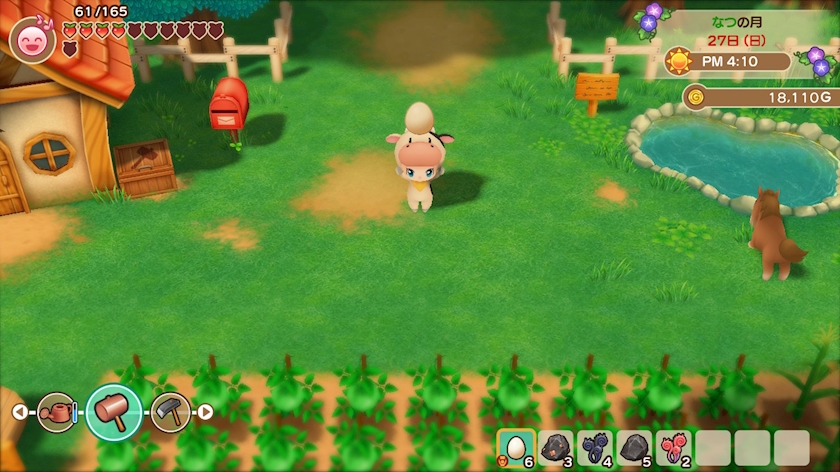Switch to the iron hammer tool

click(170, 412)
